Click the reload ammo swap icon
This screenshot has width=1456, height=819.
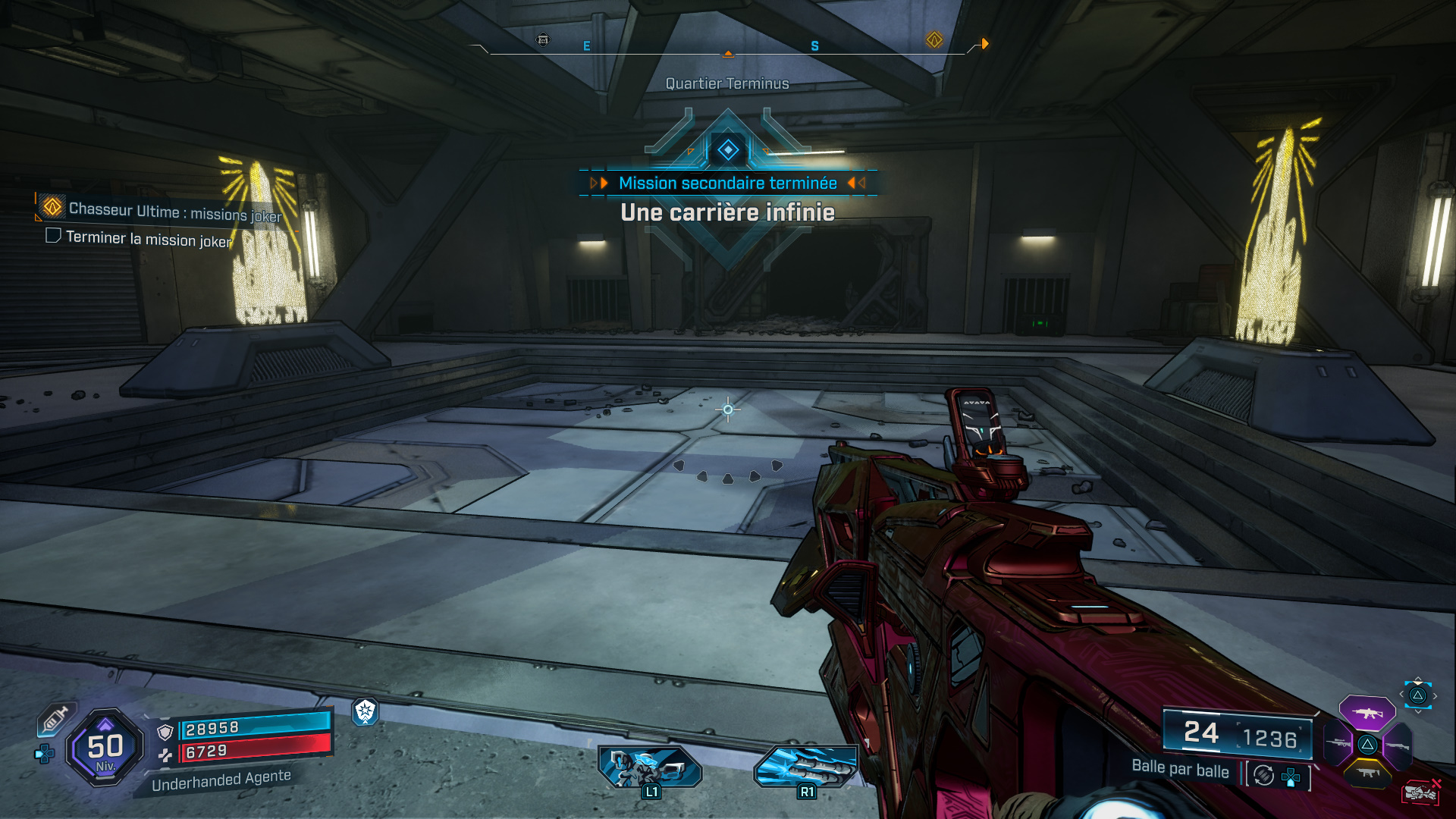point(1263,775)
